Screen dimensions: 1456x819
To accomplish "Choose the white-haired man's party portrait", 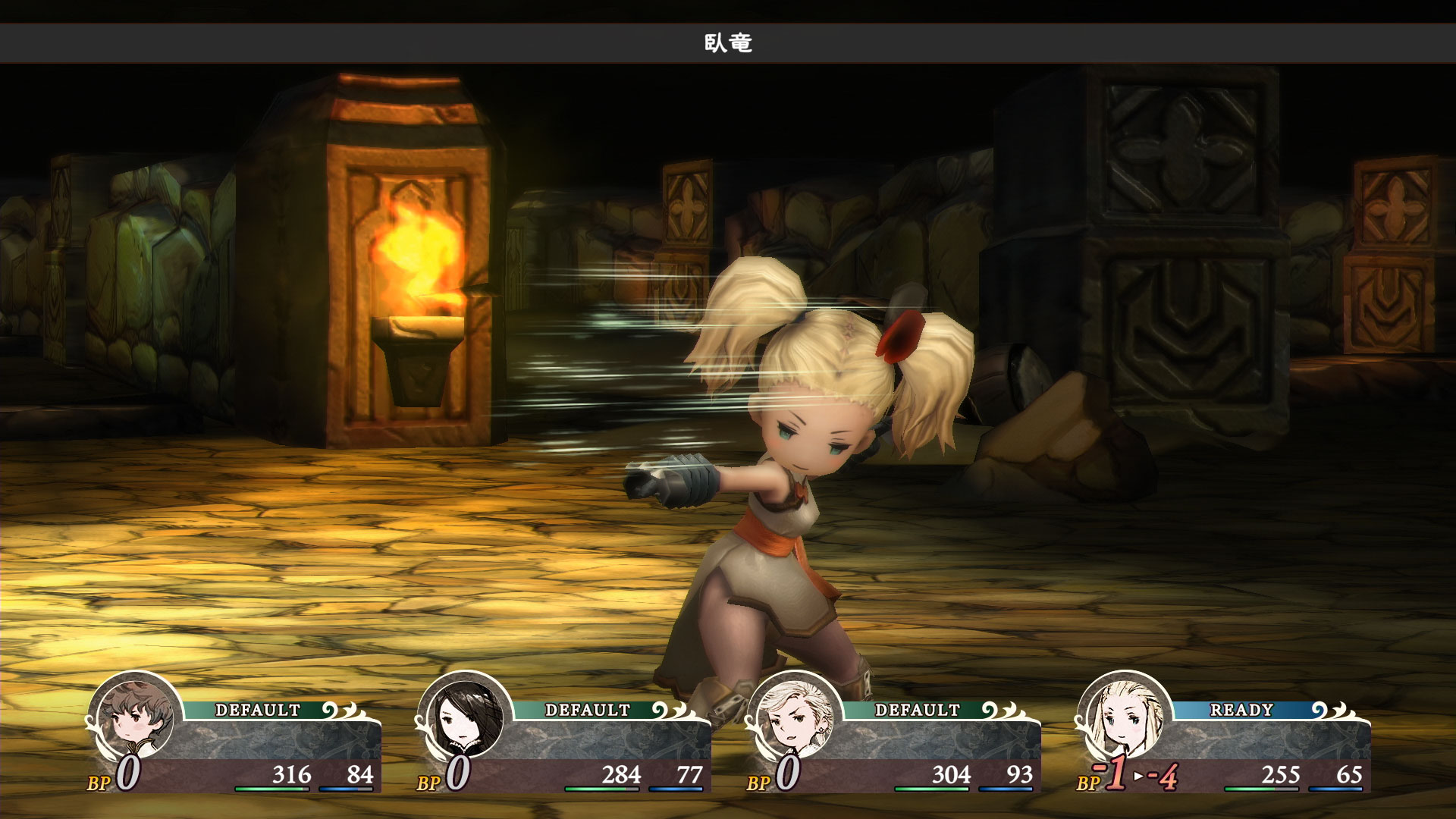I will coord(795,717).
